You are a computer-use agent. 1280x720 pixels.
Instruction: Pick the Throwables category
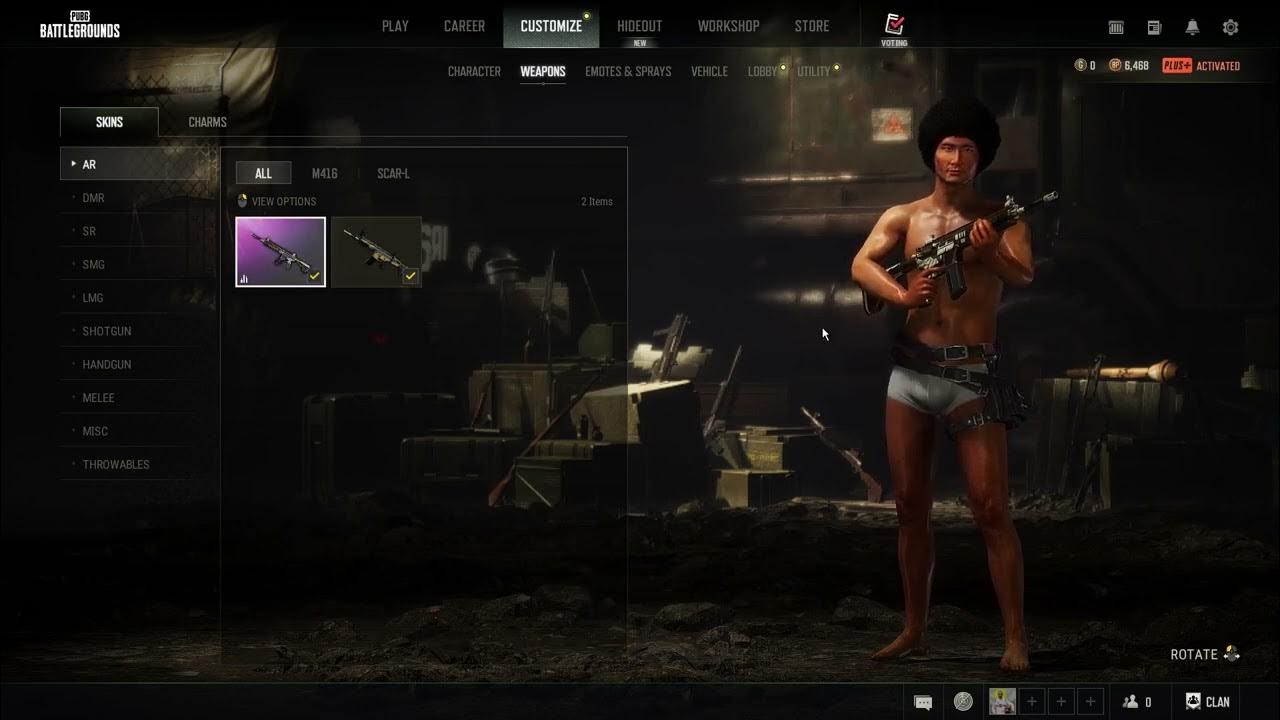(x=115, y=464)
